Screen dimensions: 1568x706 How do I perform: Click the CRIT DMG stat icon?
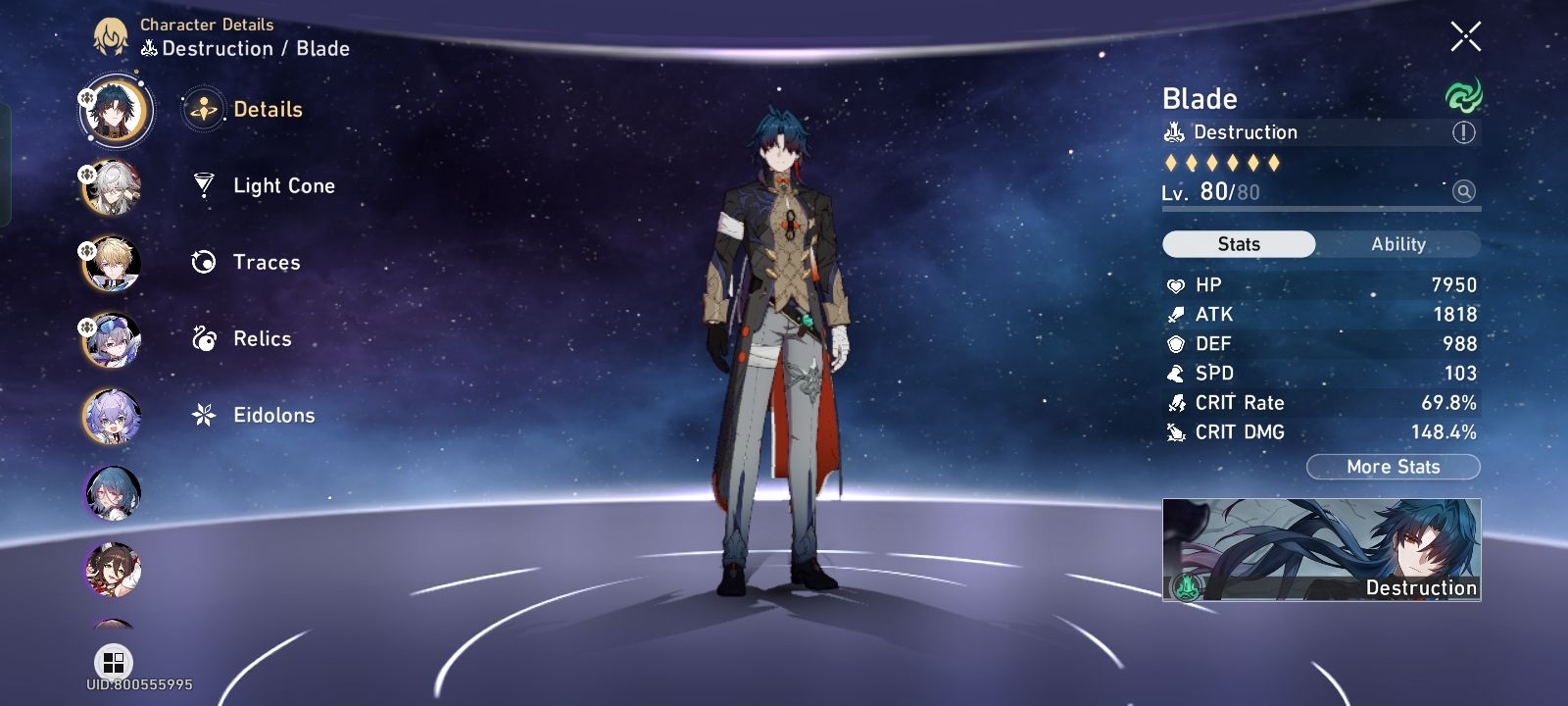pyautogui.click(x=1174, y=432)
